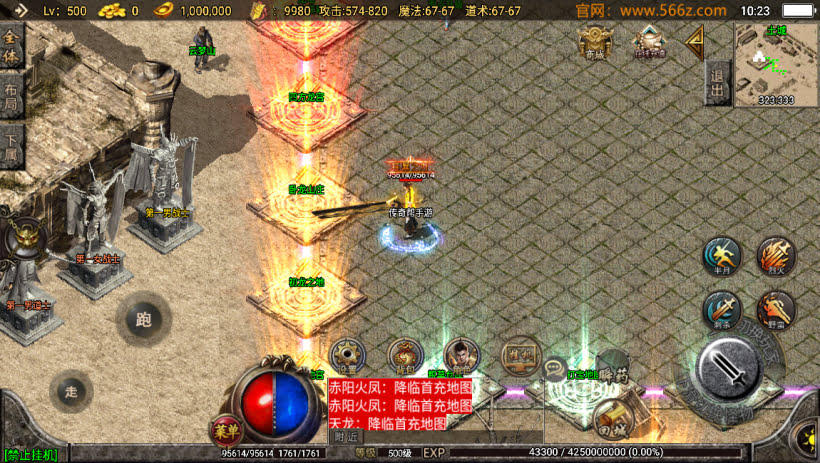Activate the 烈火 blazing fire skill
Screen dimensions: 820x463
(776, 255)
